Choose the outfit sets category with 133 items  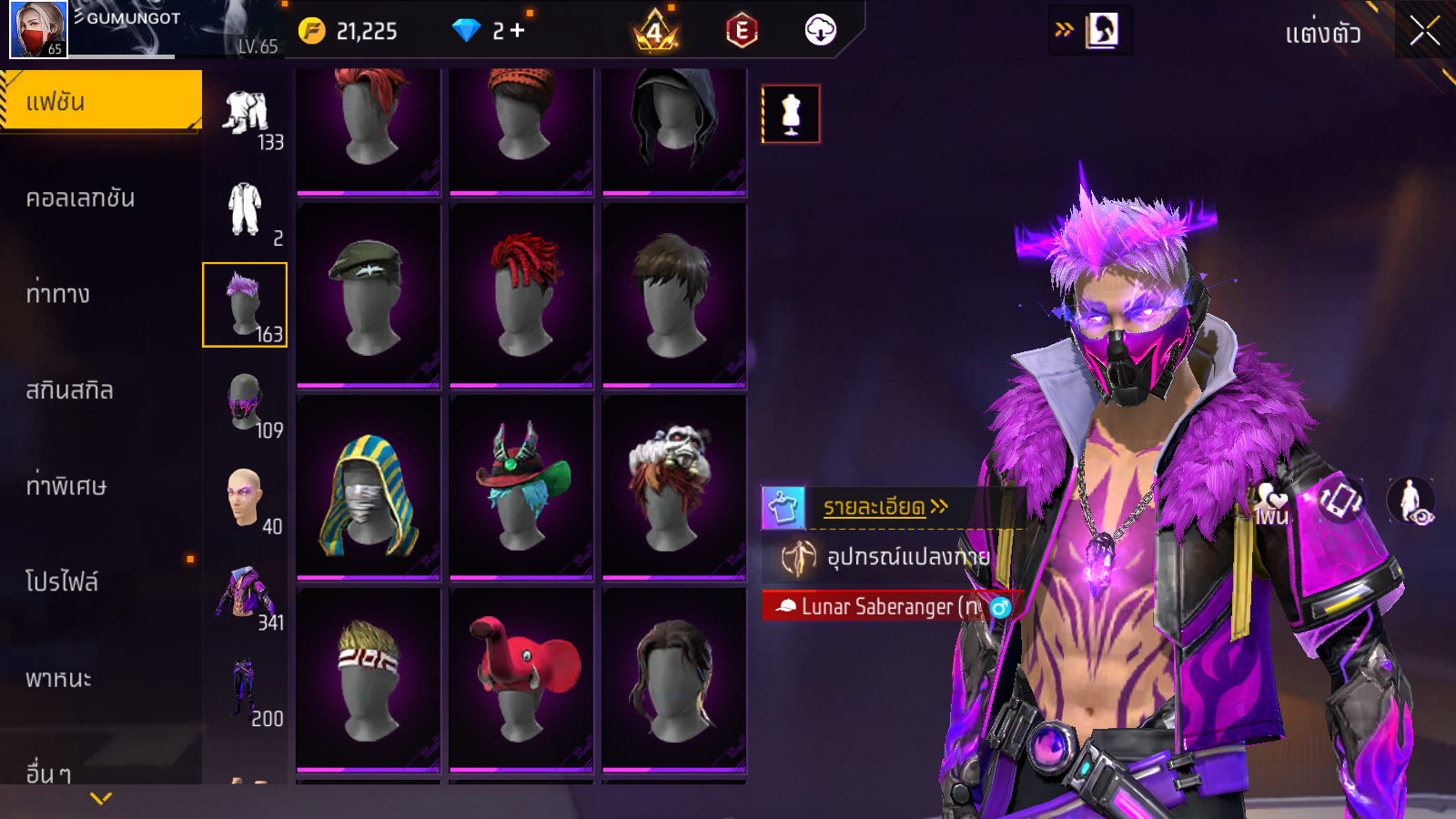pyautogui.click(x=246, y=116)
